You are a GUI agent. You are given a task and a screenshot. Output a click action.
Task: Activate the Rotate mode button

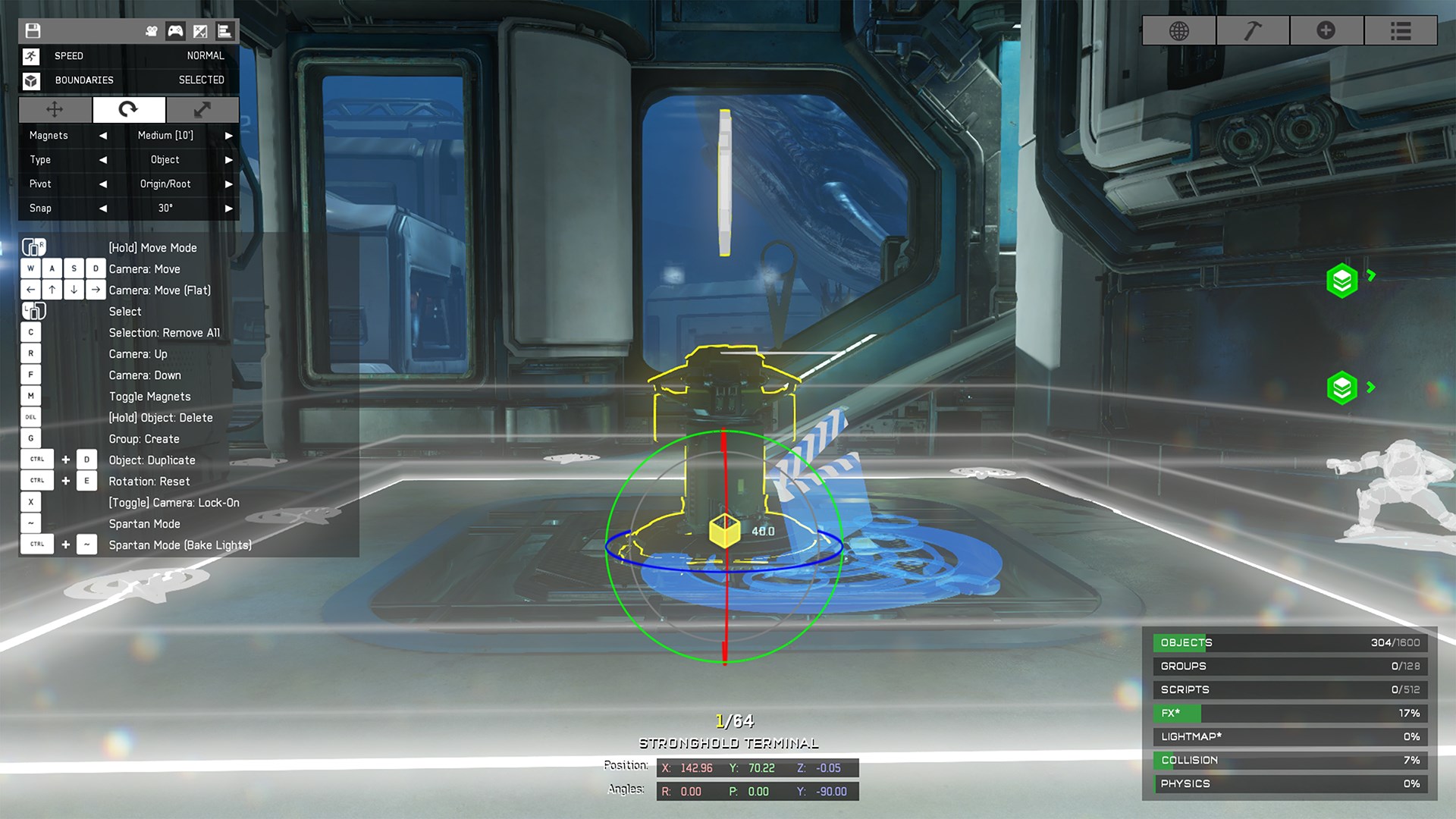pos(129,110)
